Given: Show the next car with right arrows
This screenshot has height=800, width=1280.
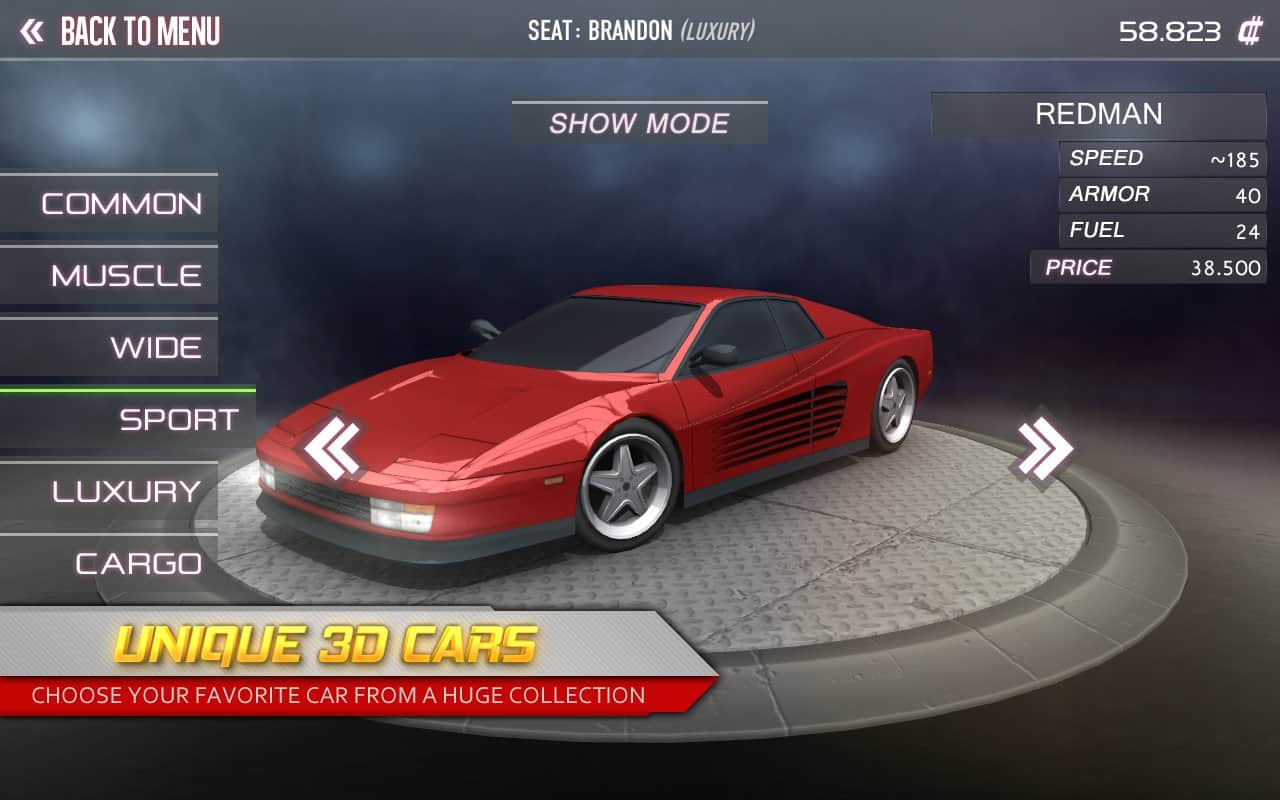Looking at the screenshot, I should [x=1045, y=447].
